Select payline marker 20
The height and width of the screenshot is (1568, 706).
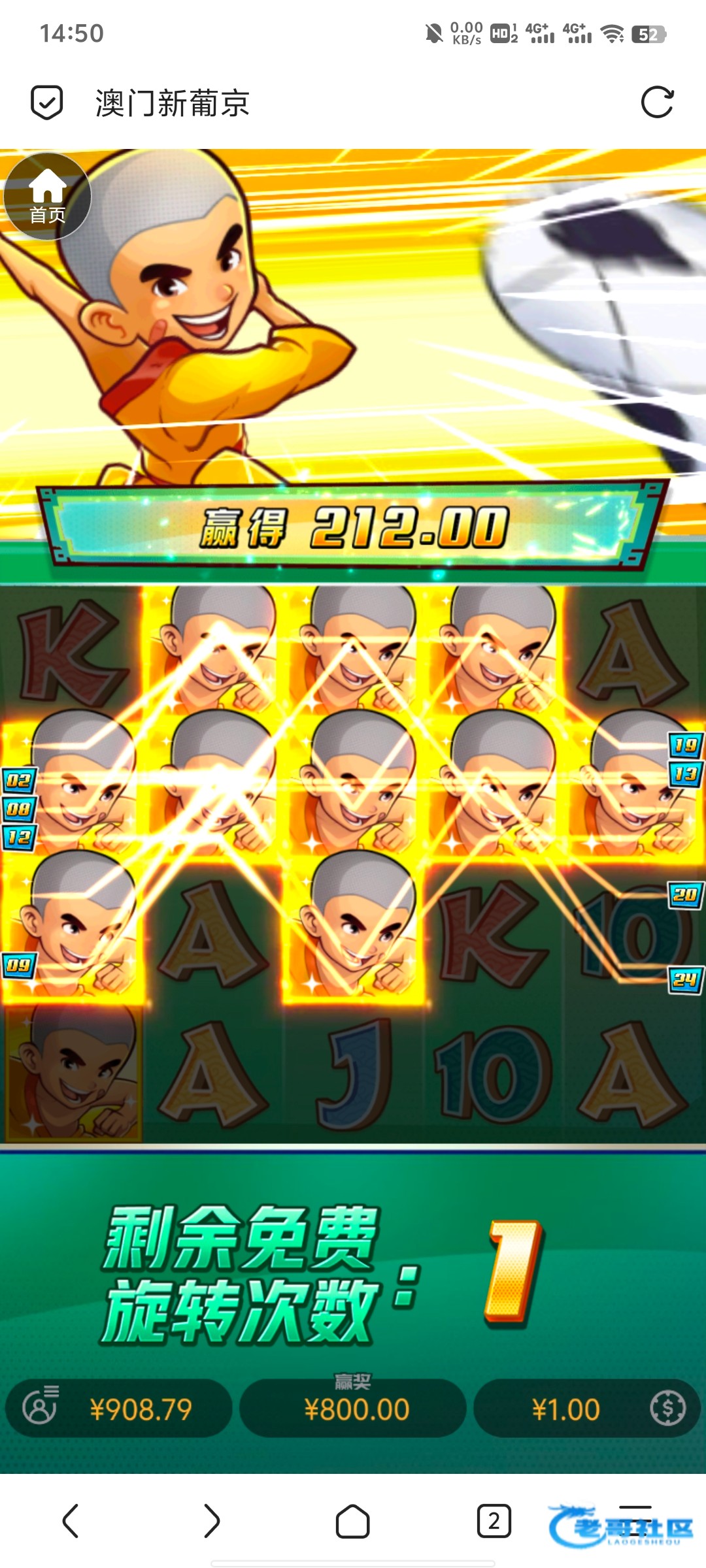[685, 894]
